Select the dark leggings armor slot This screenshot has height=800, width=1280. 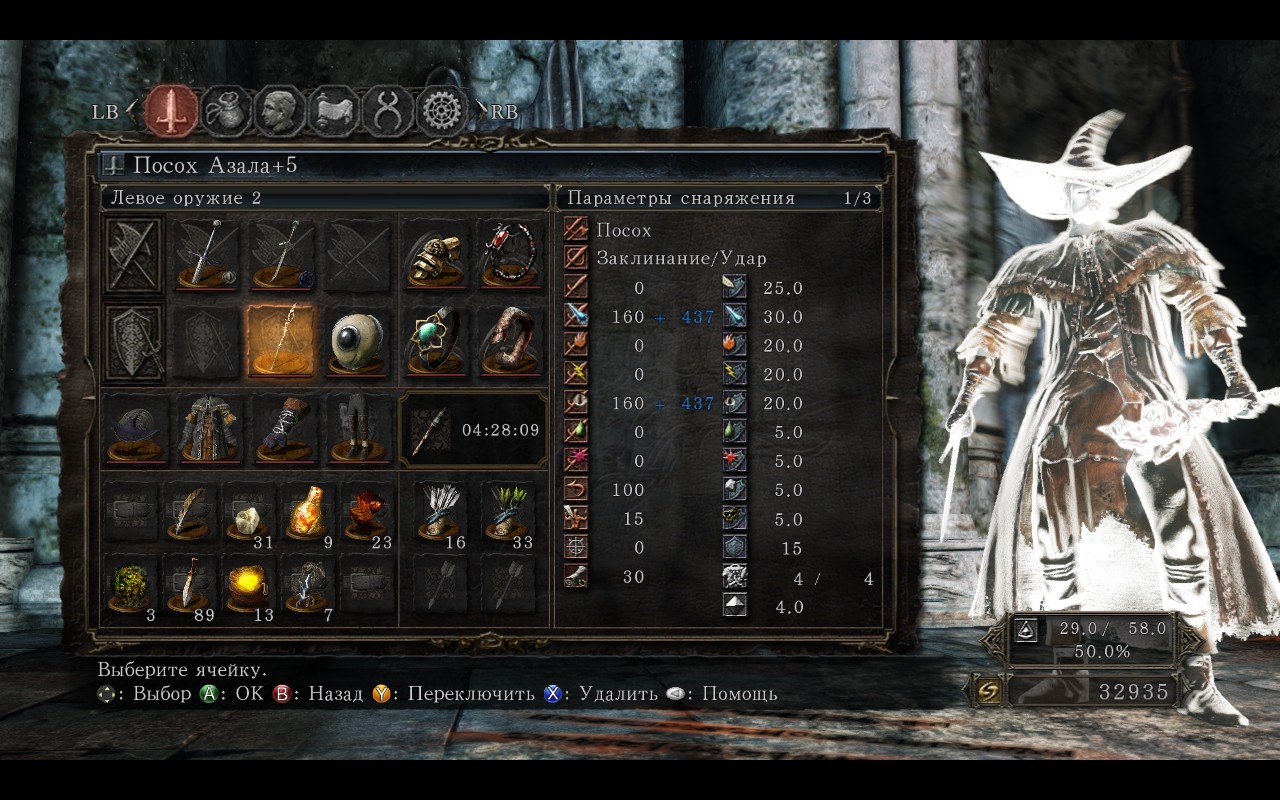pos(358,429)
